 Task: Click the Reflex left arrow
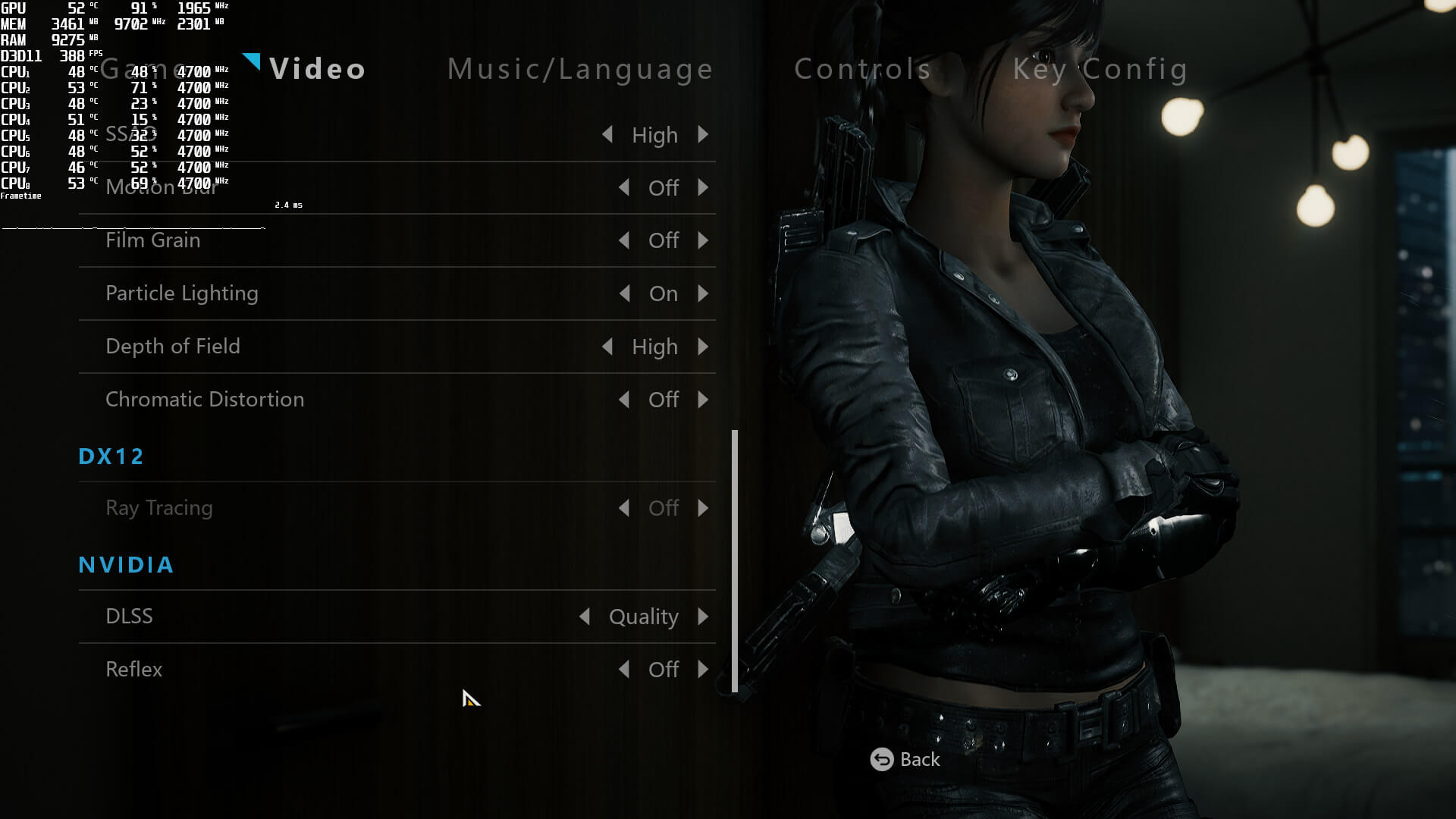(624, 670)
